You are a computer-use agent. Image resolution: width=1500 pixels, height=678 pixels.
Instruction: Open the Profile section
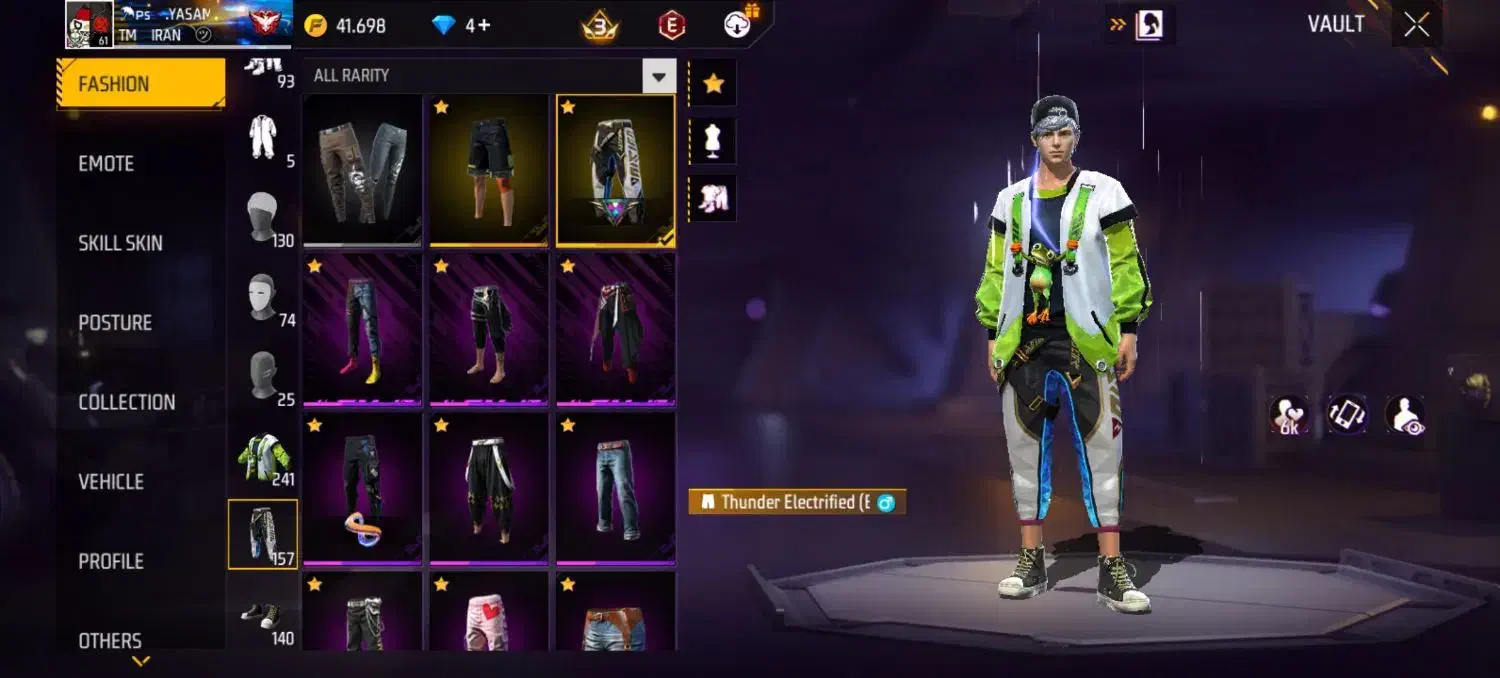point(111,561)
